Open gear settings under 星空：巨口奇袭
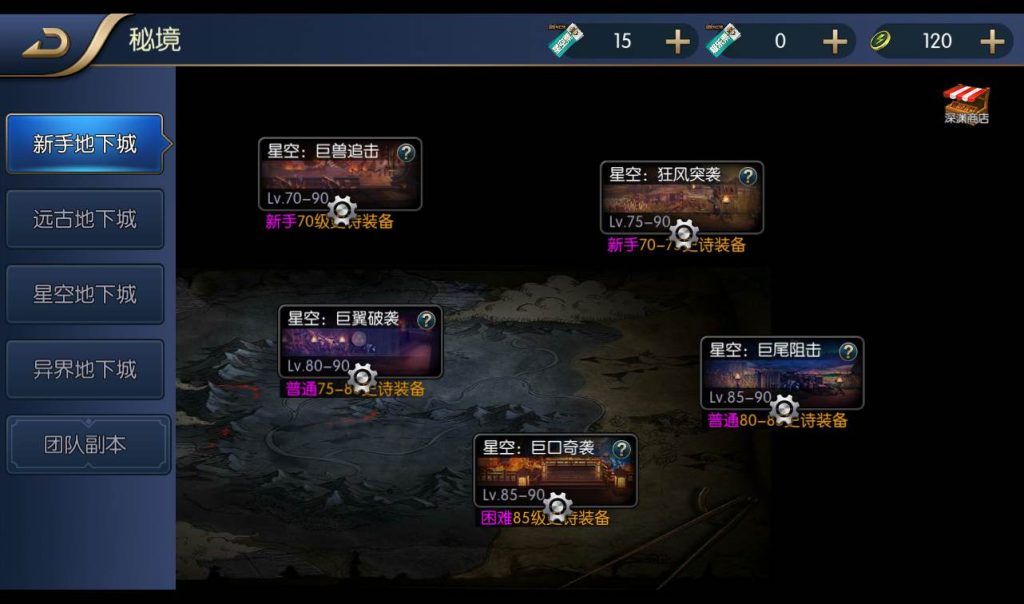 pos(558,507)
